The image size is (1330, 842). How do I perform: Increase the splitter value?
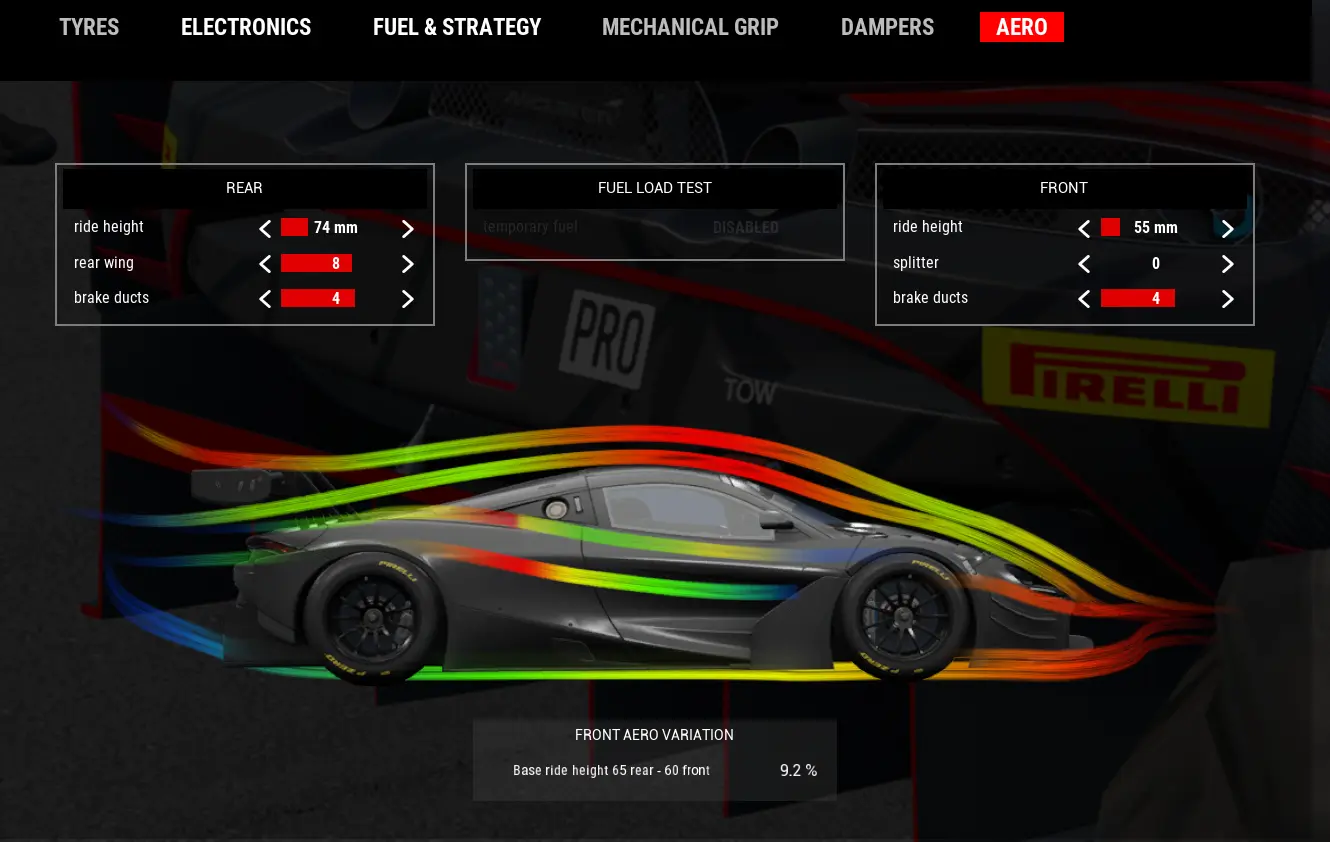pos(1227,264)
